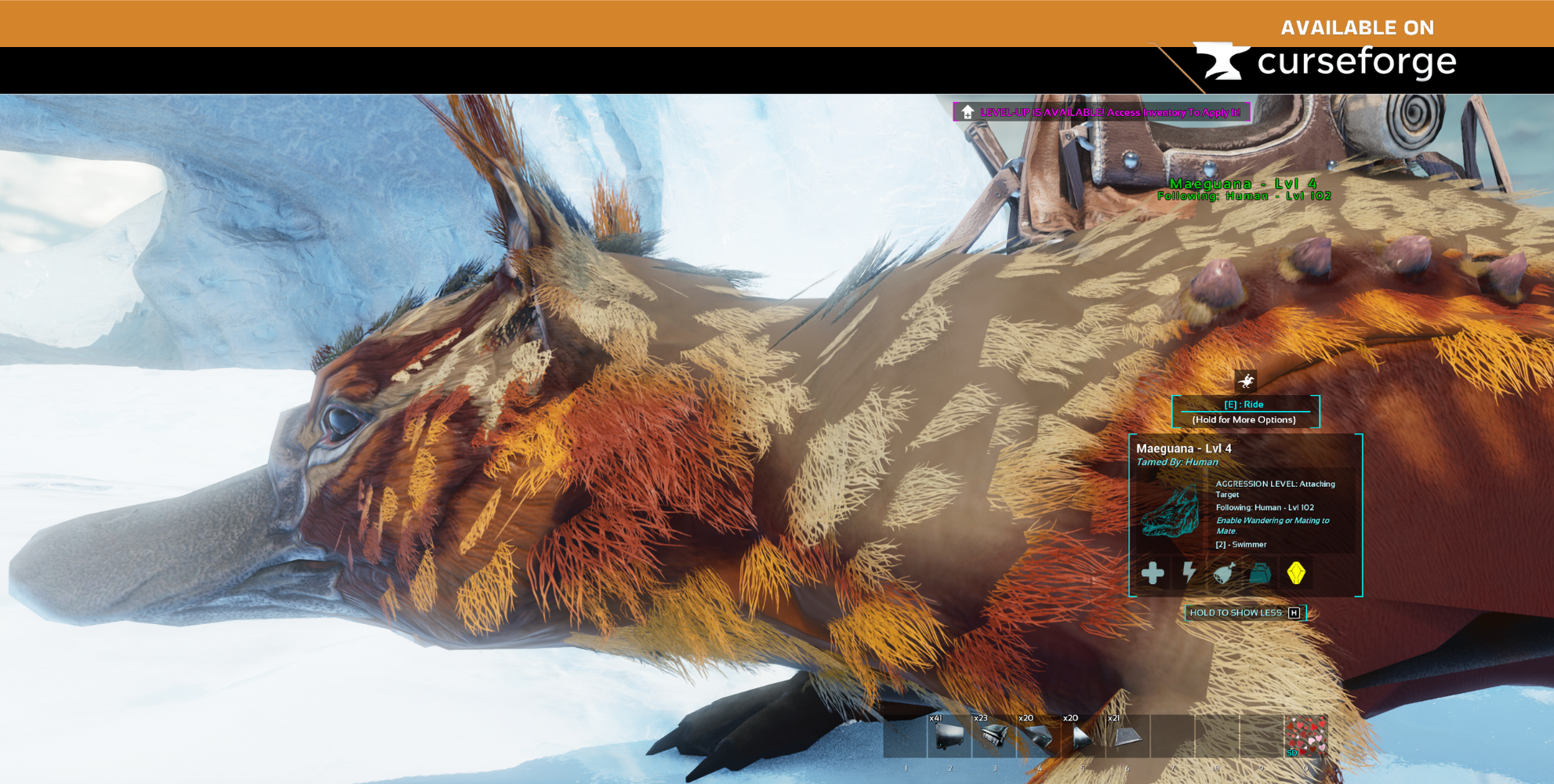
Task: Select the hotbar stack of 21 flat tiles
Action: (x=1127, y=736)
